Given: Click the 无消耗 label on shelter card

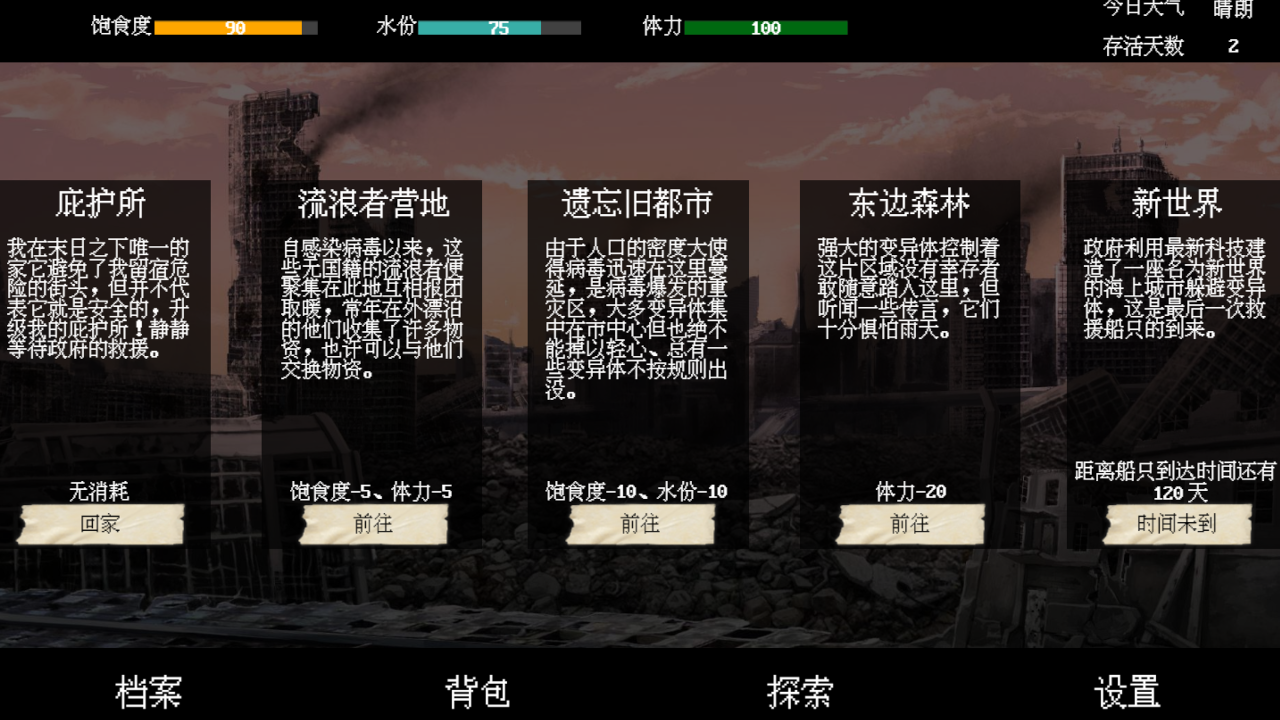Looking at the screenshot, I should click(x=100, y=492).
